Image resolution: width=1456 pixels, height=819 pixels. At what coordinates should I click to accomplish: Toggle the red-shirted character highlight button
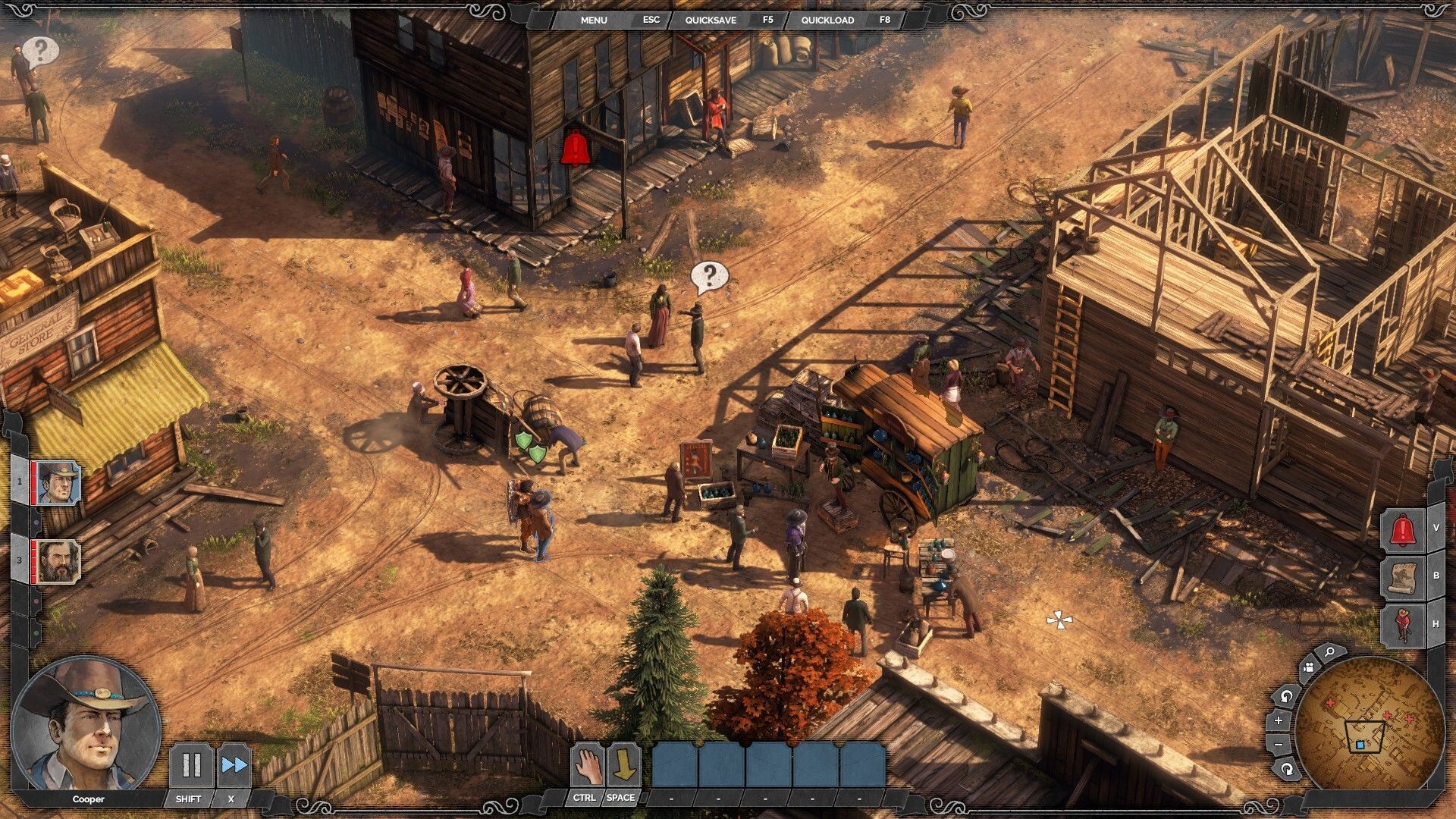click(x=1402, y=625)
